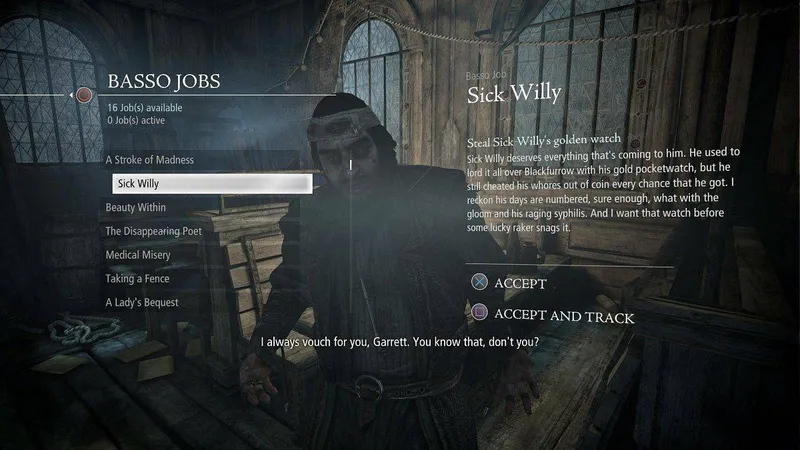
Task: Select the A Stroke of Madness job
Action: pyautogui.click(x=150, y=160)
